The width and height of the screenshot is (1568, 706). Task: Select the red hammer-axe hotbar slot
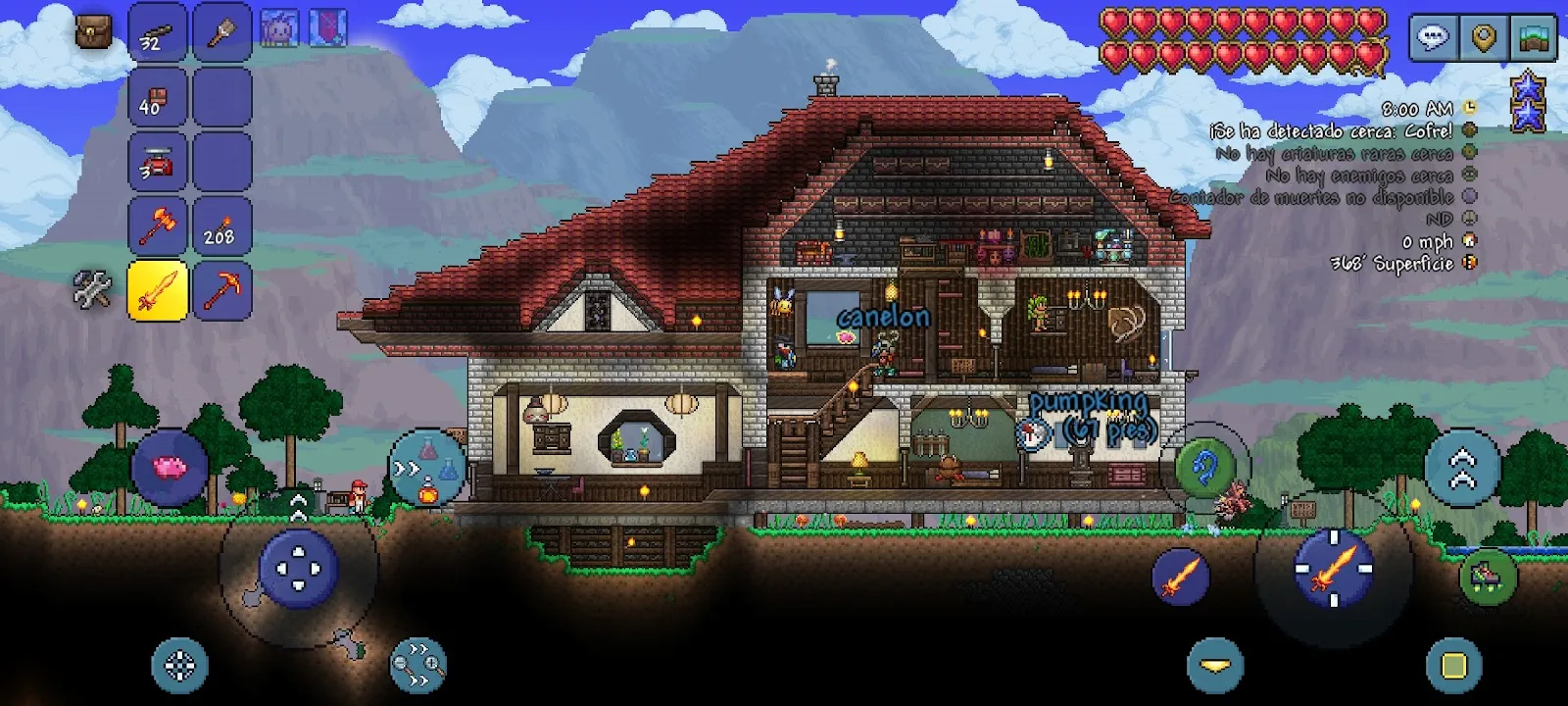click(157, 226)
